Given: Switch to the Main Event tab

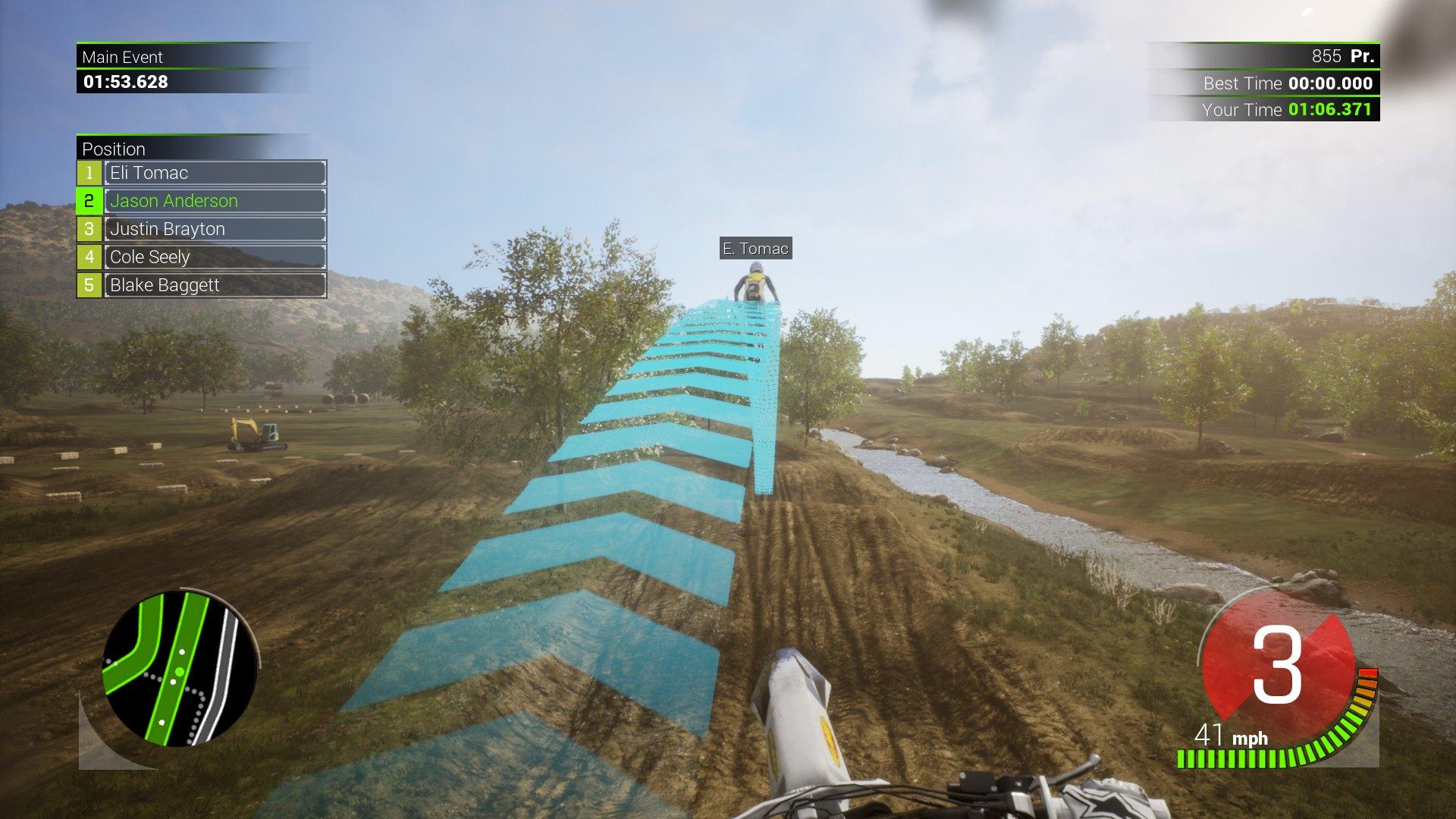Looking at the screenshot, I should tap(124, 57).
